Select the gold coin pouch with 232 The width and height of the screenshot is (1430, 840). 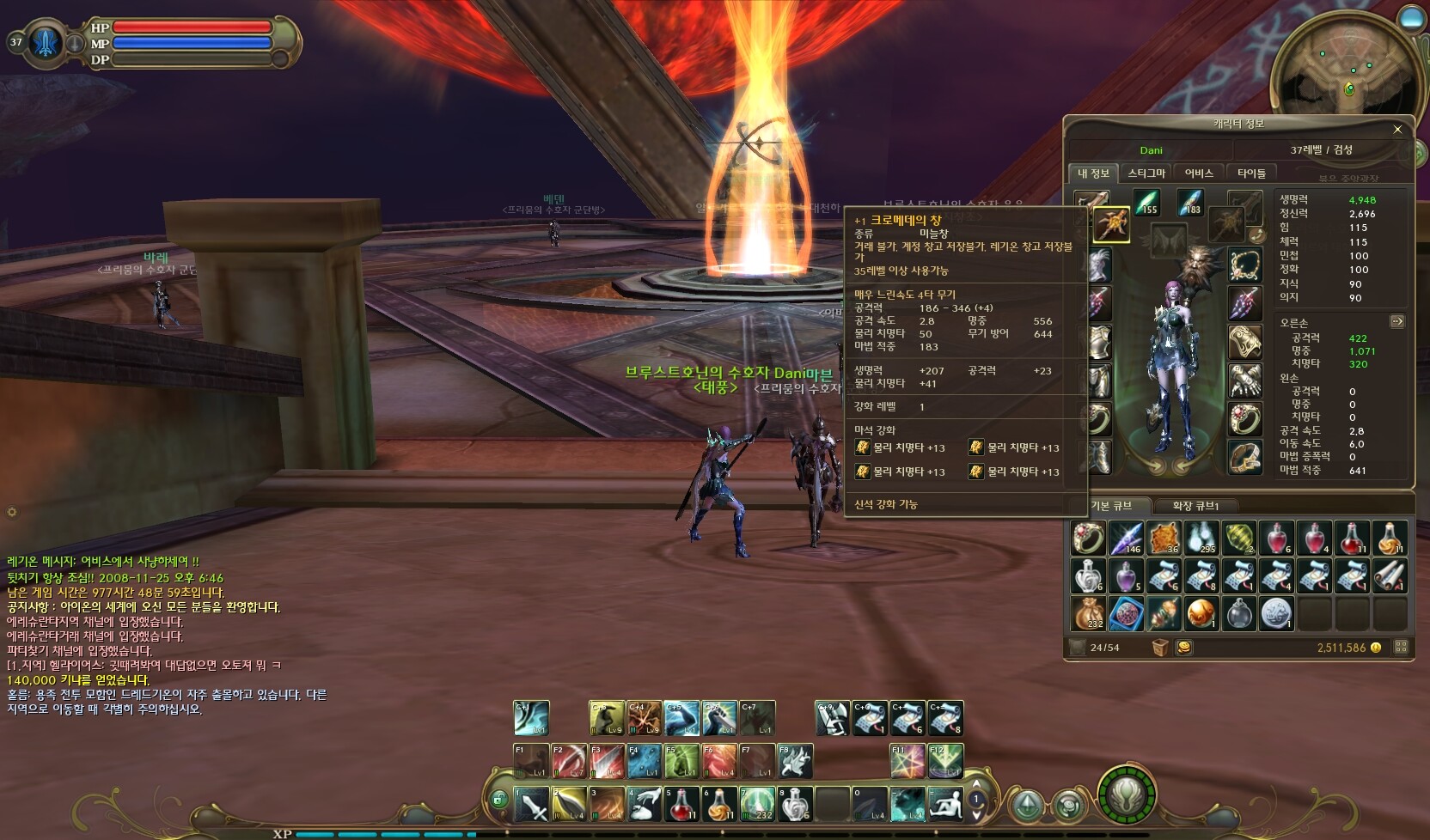click(x=1089, y=613)
